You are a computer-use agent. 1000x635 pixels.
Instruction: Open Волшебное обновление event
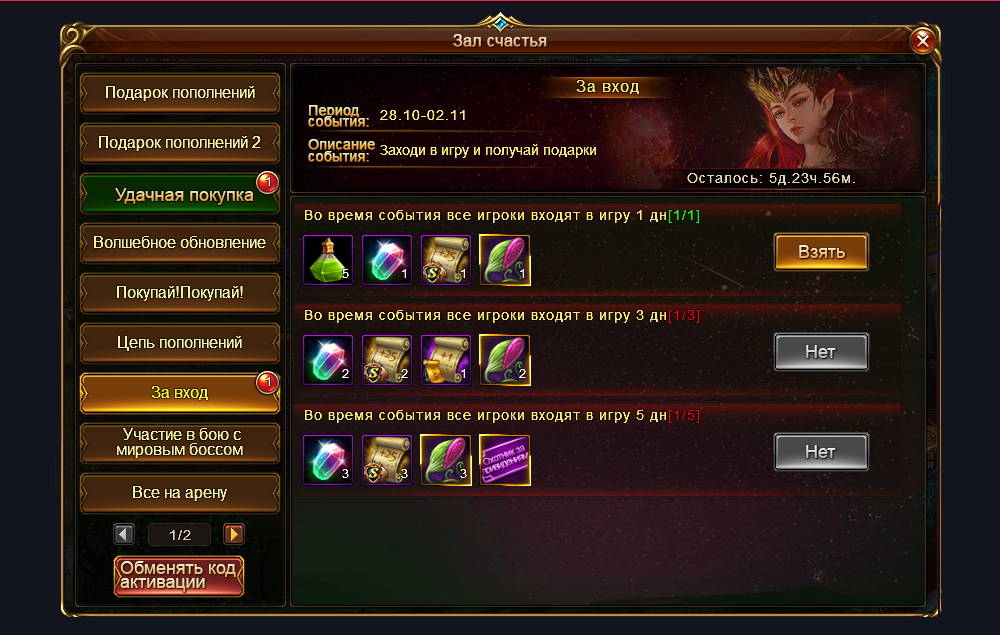coord(180,243)
